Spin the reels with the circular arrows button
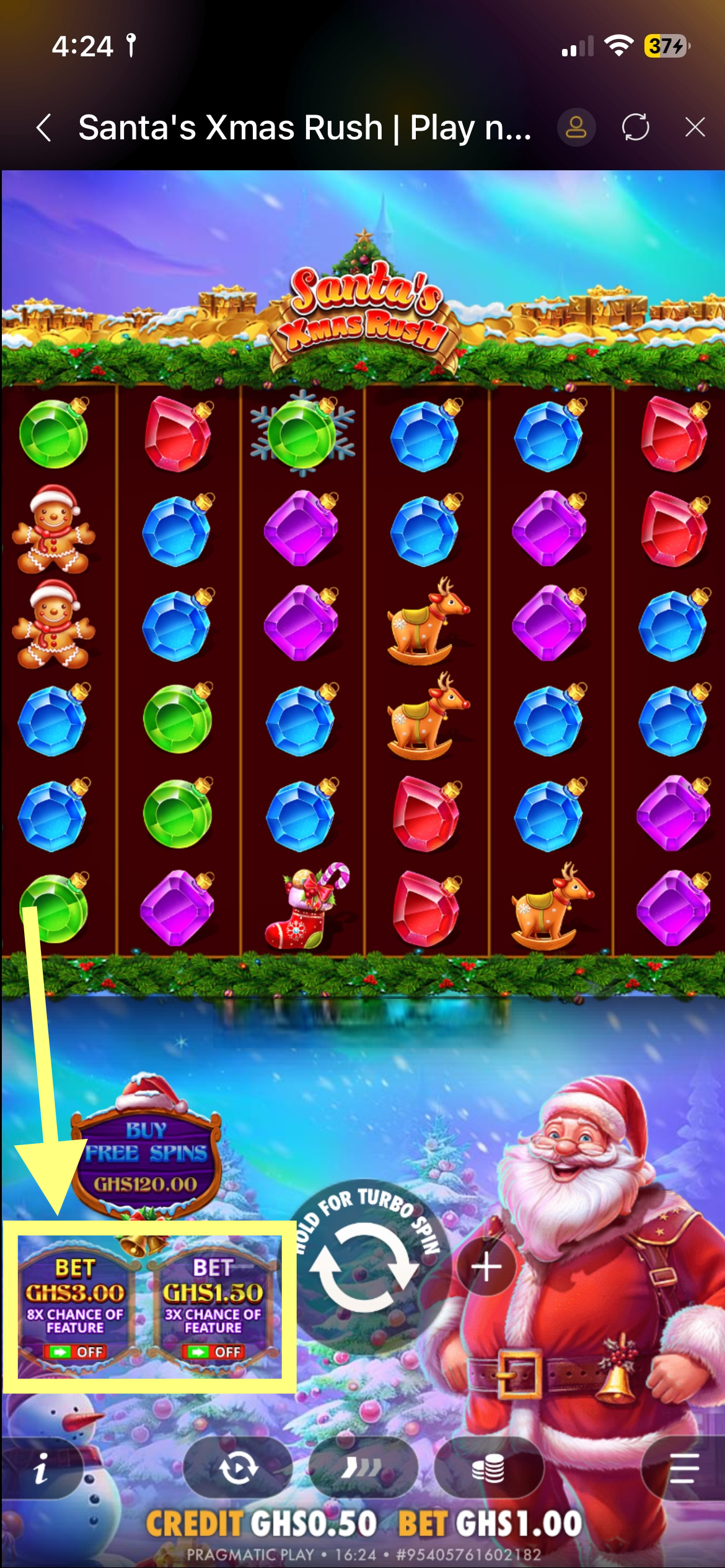725x1568 pixels. (364, 1267)
